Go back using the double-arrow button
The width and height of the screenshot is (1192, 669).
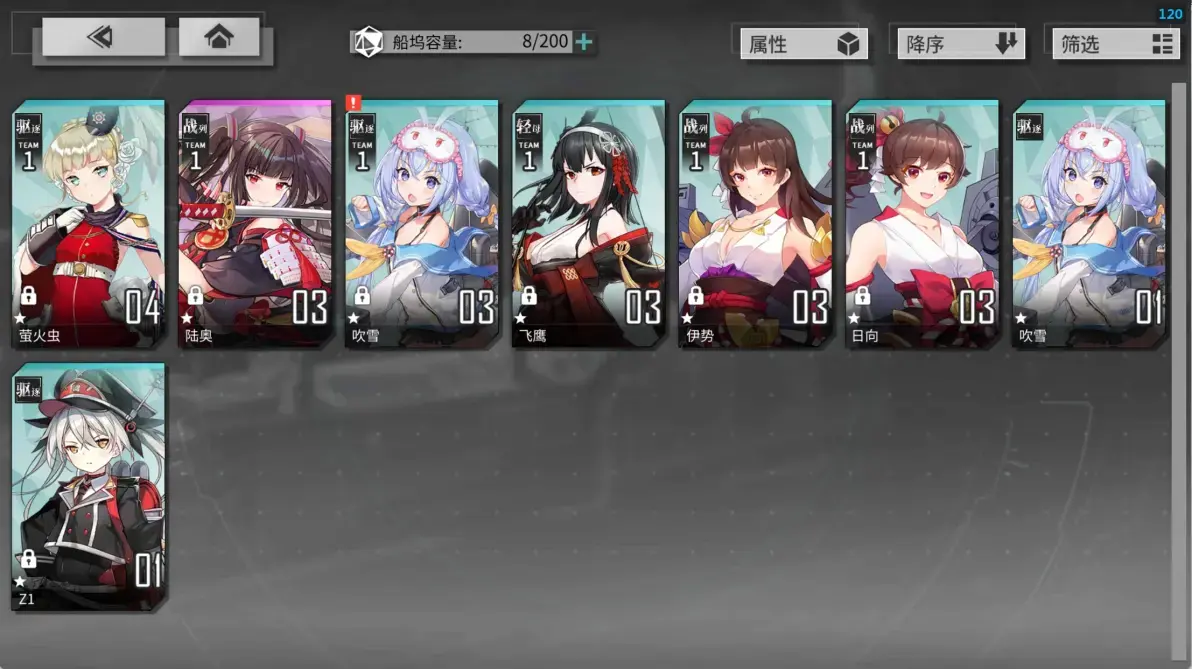point(103,38)
